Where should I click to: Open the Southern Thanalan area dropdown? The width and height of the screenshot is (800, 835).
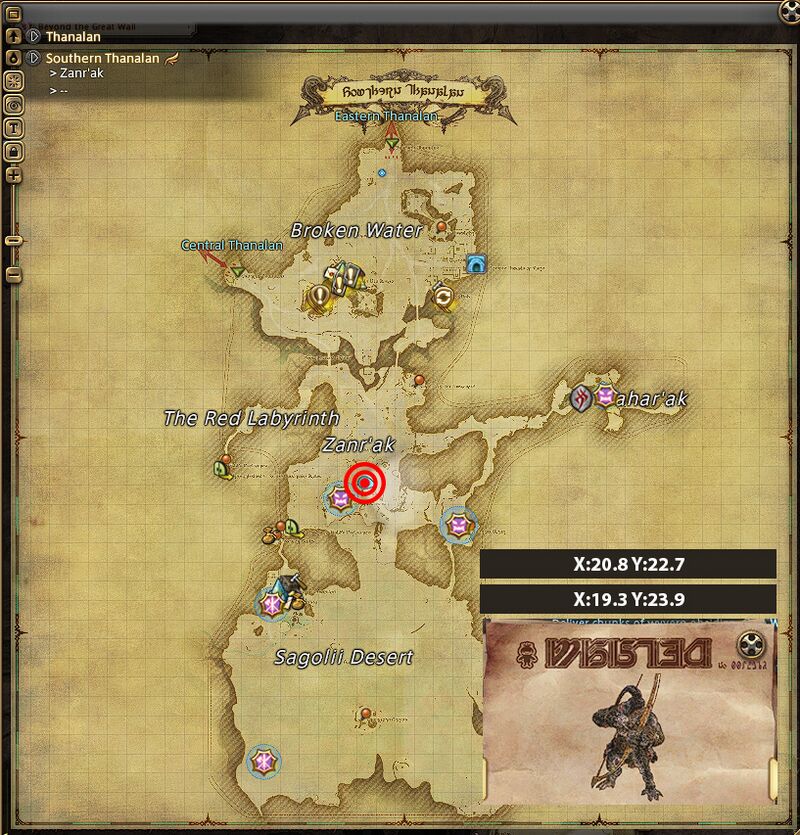click(33, 58)
